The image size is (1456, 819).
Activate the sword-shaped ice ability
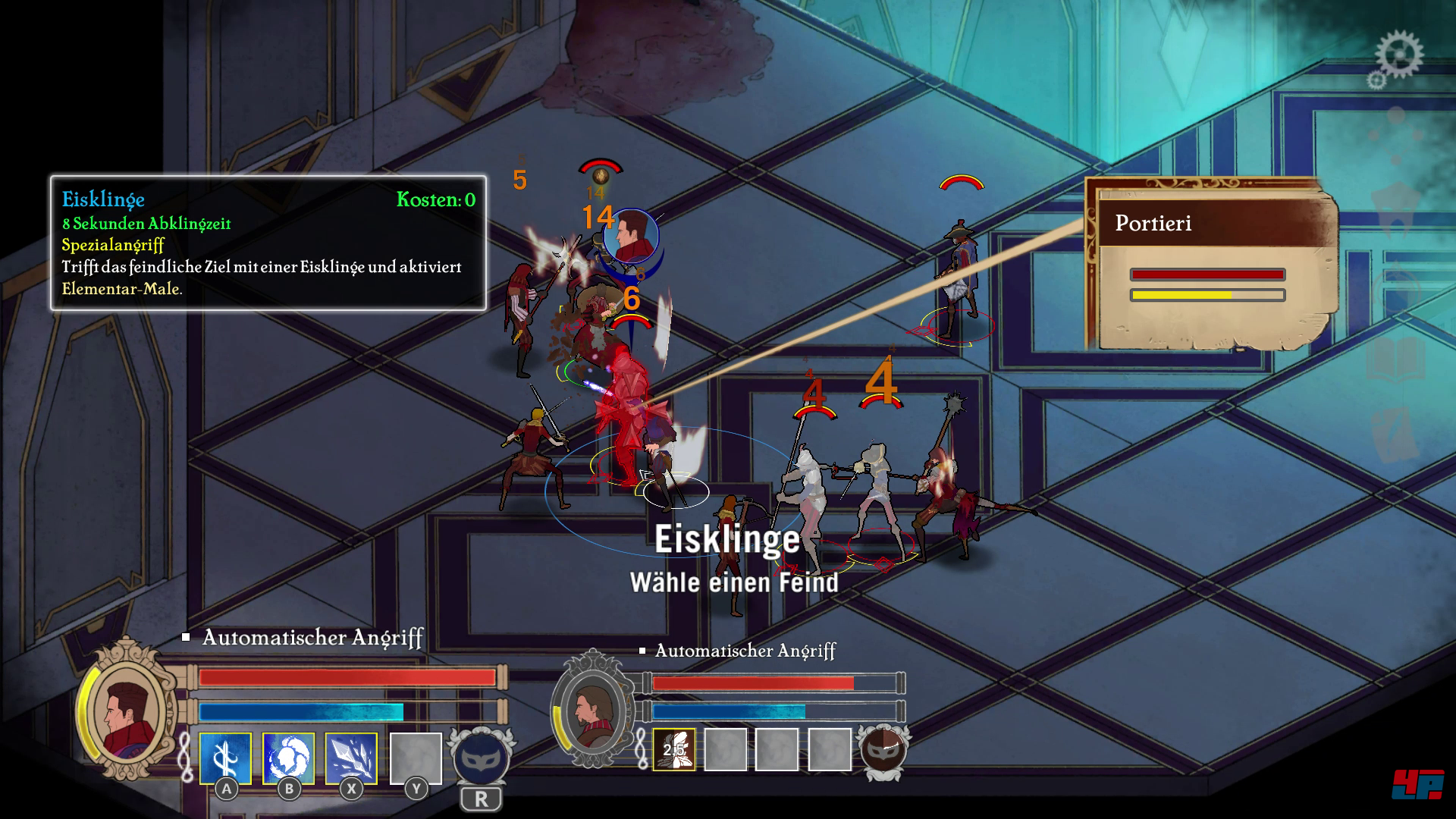pos(225,758)
